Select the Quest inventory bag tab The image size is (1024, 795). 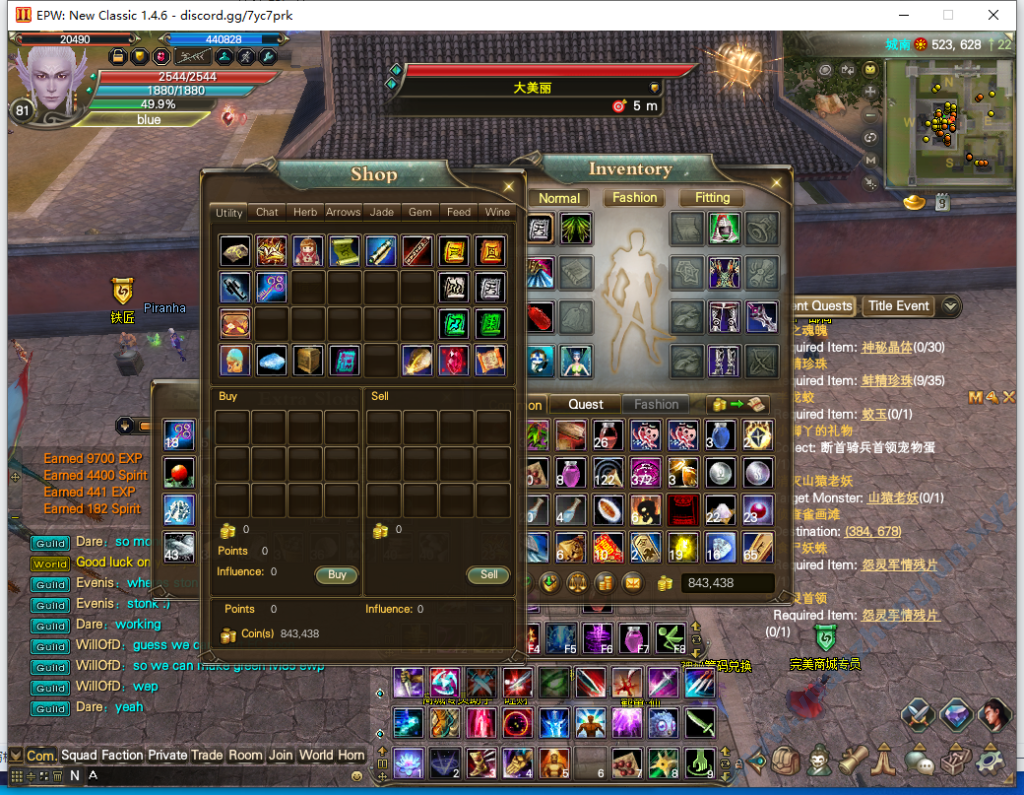click(x=586, y=404)
